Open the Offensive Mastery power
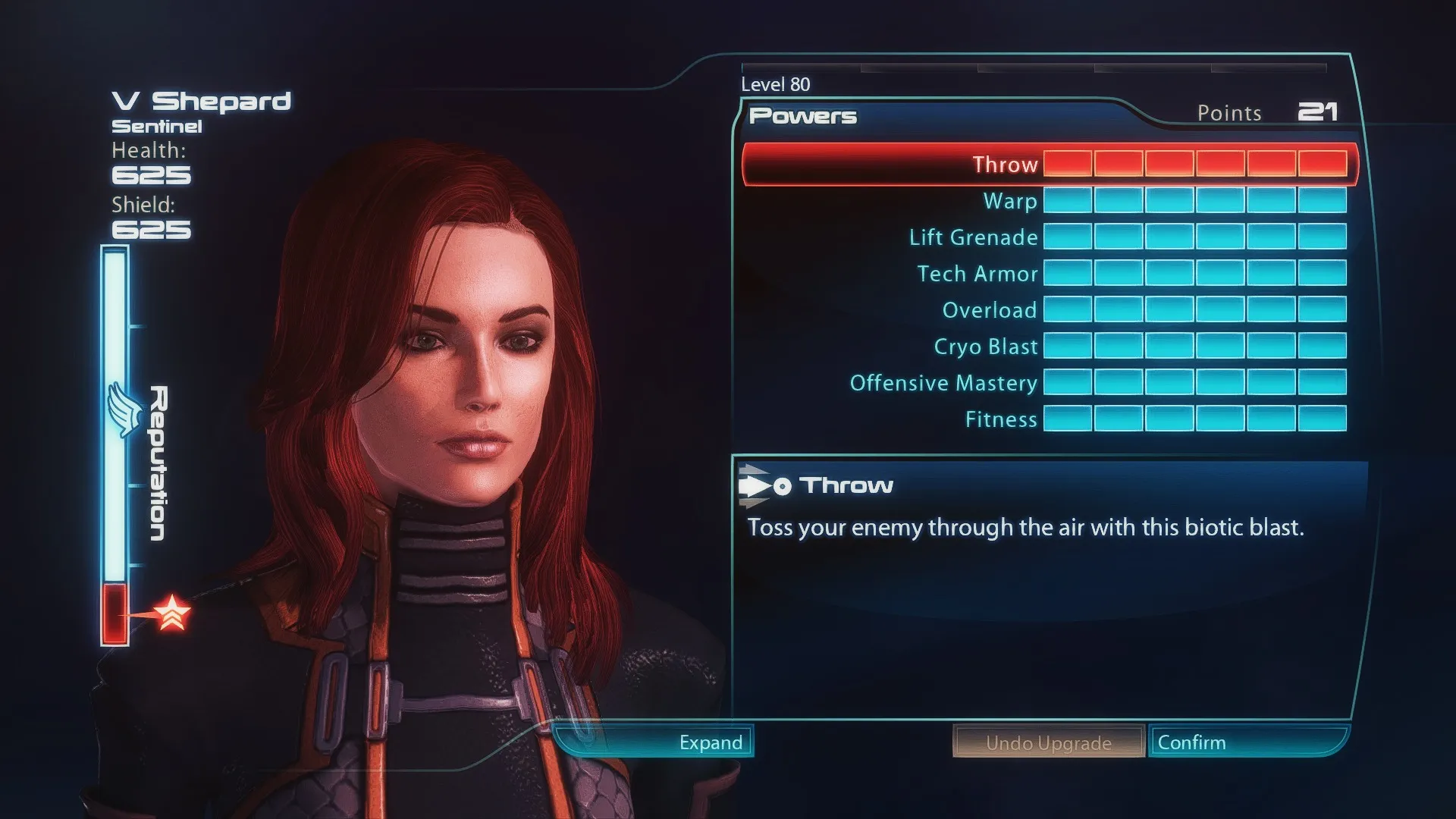This screenshot has height=819, width=1456. [x=943, y=383]
